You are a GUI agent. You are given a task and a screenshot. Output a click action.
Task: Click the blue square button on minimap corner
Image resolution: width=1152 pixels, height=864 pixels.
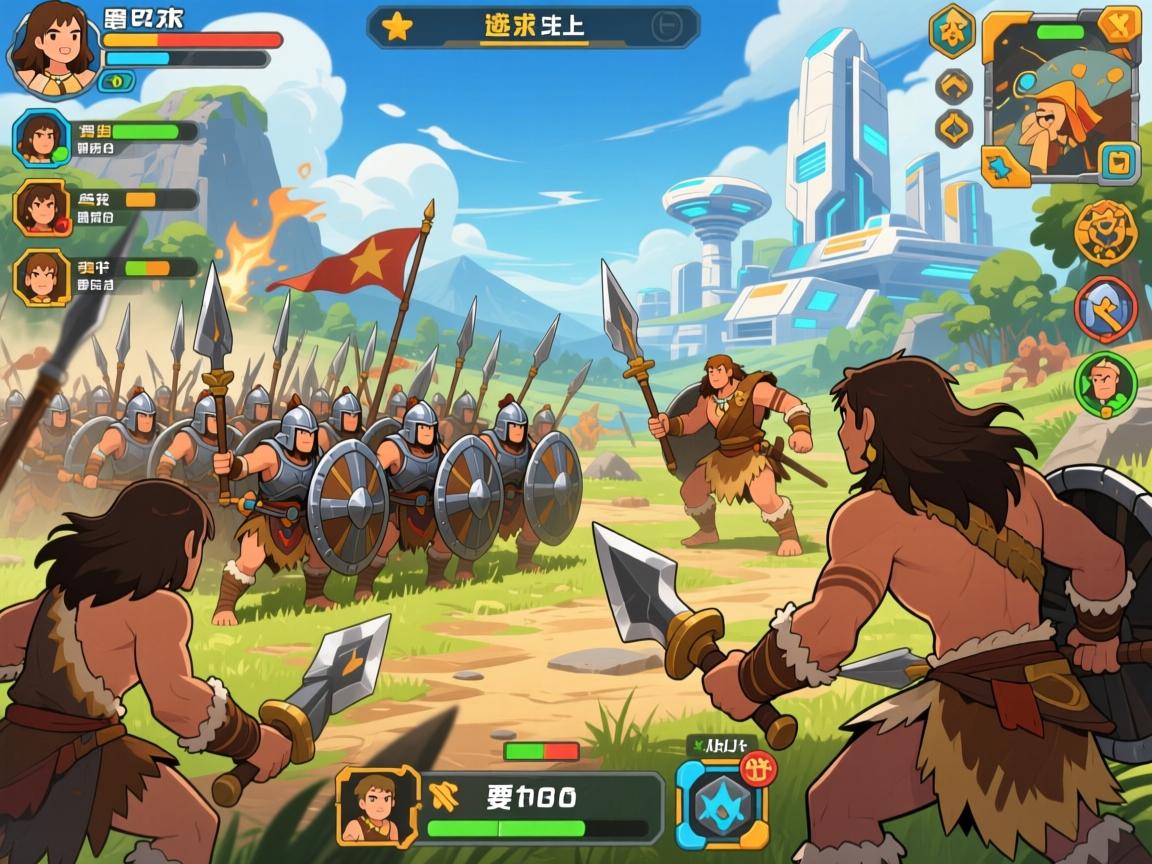(x=1120, y=162)
